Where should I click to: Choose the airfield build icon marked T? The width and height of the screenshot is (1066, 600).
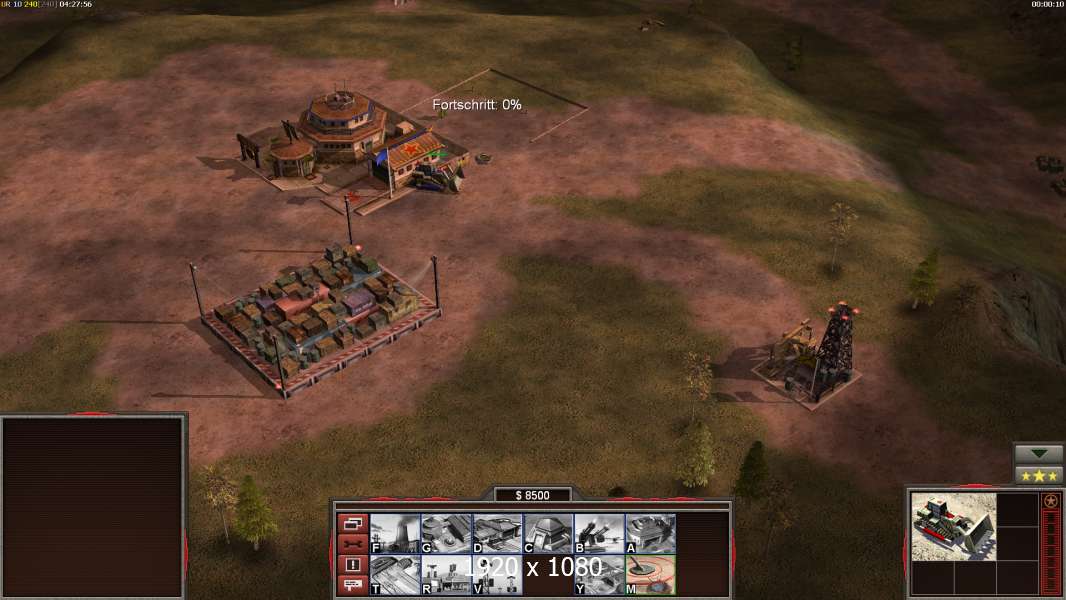click(395, 574)
